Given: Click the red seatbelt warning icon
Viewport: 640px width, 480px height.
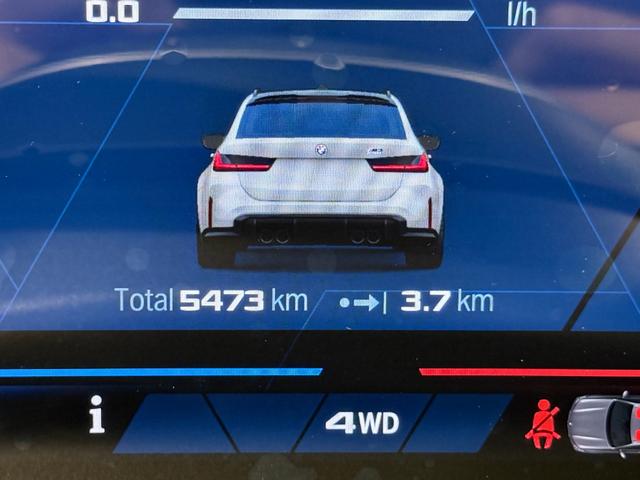Looking at the screenshot, I should click(x=543, y=423).
